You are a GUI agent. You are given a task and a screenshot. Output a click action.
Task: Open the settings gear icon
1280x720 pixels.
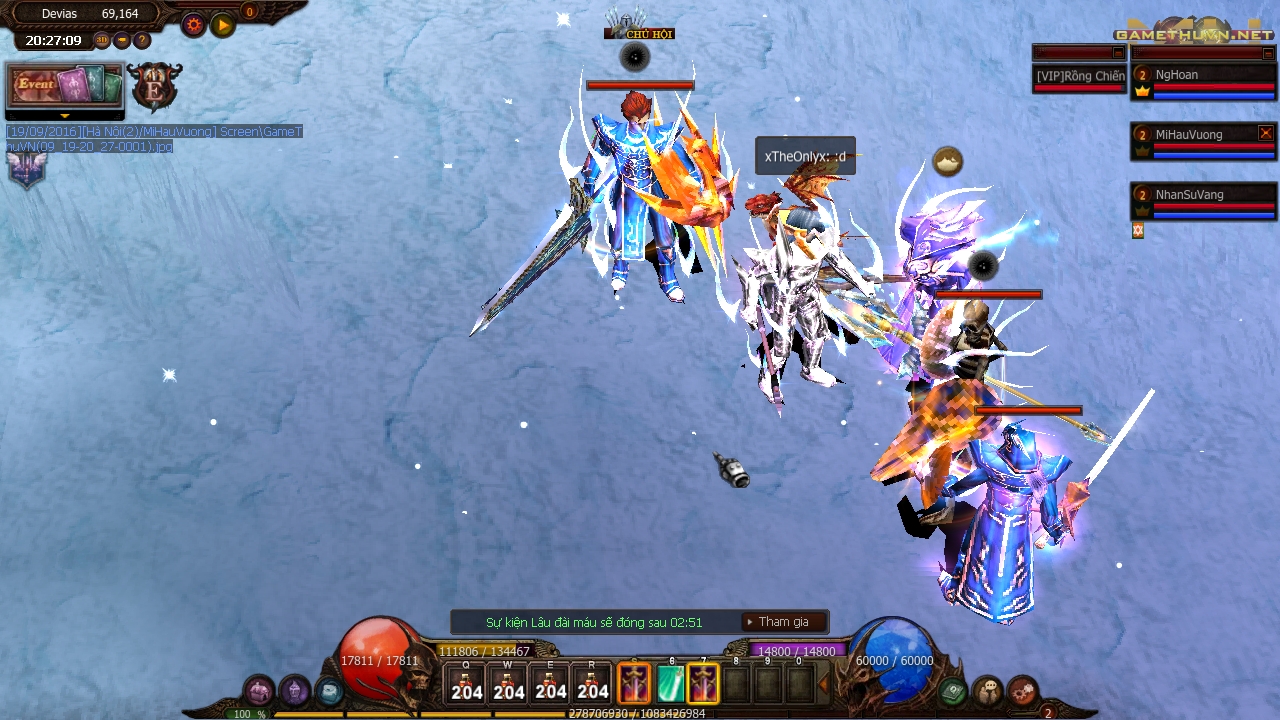click(192, 25)
